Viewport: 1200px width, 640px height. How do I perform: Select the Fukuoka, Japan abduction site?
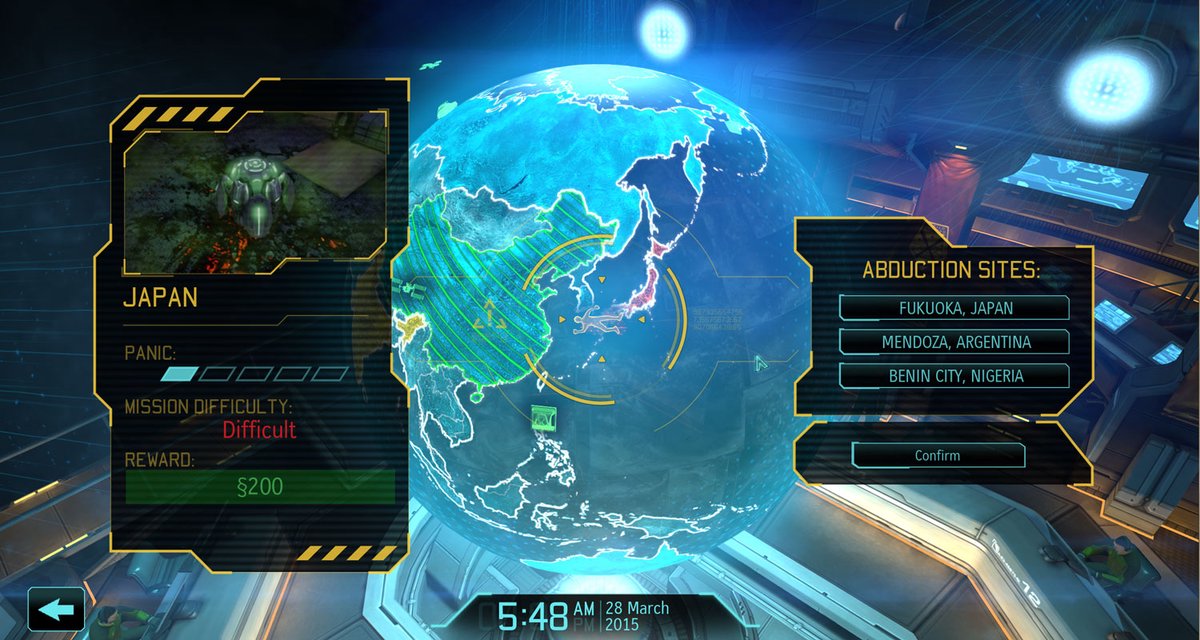tap(954, 308)
